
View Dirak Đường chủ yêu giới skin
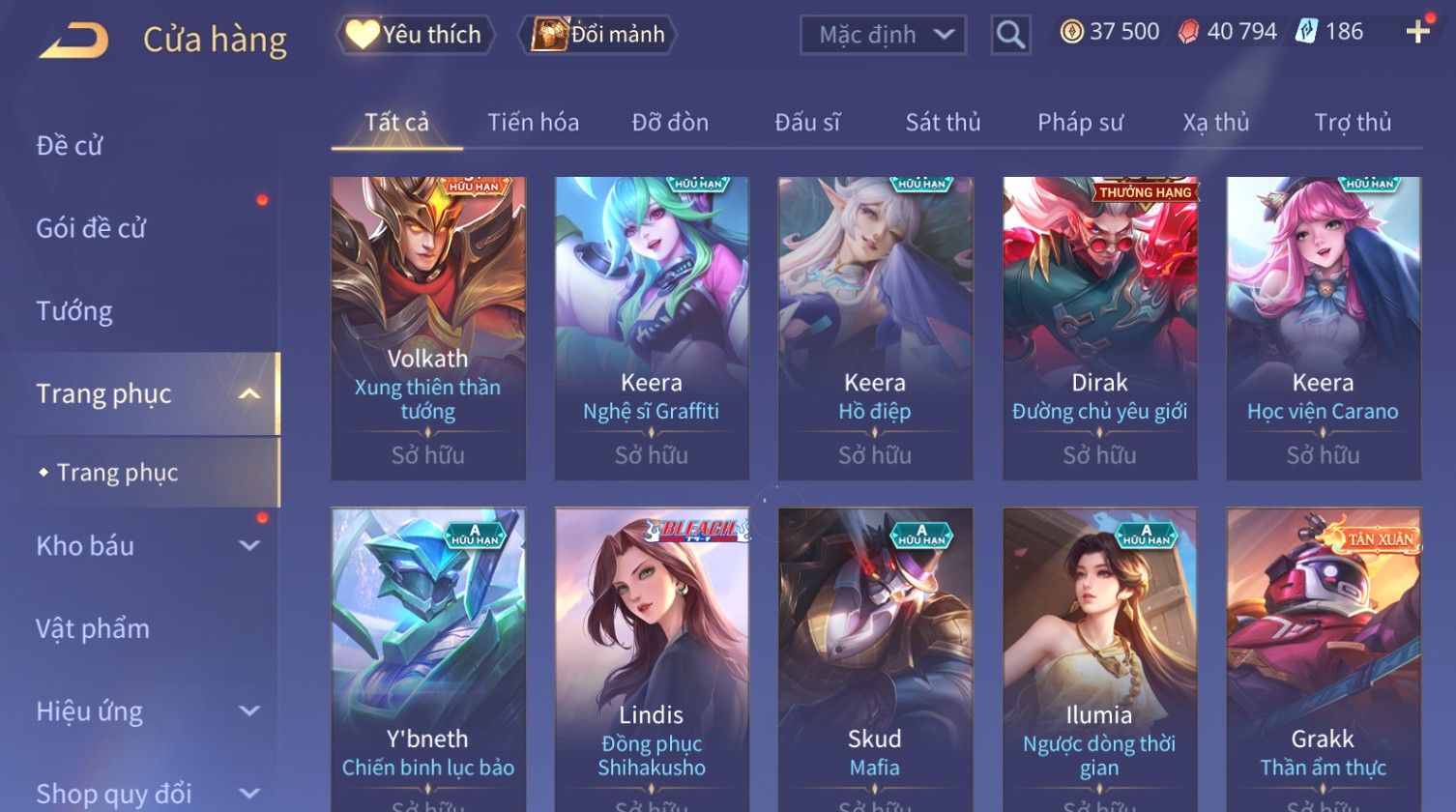click(x=1099, y=328)
